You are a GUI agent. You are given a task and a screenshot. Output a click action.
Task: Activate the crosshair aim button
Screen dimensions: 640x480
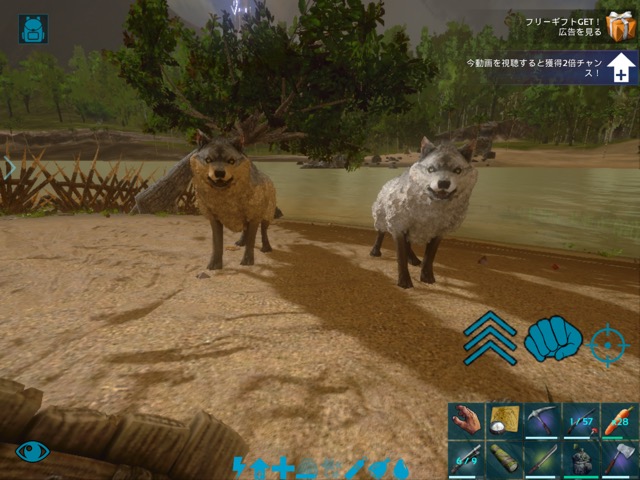point(608,345)
